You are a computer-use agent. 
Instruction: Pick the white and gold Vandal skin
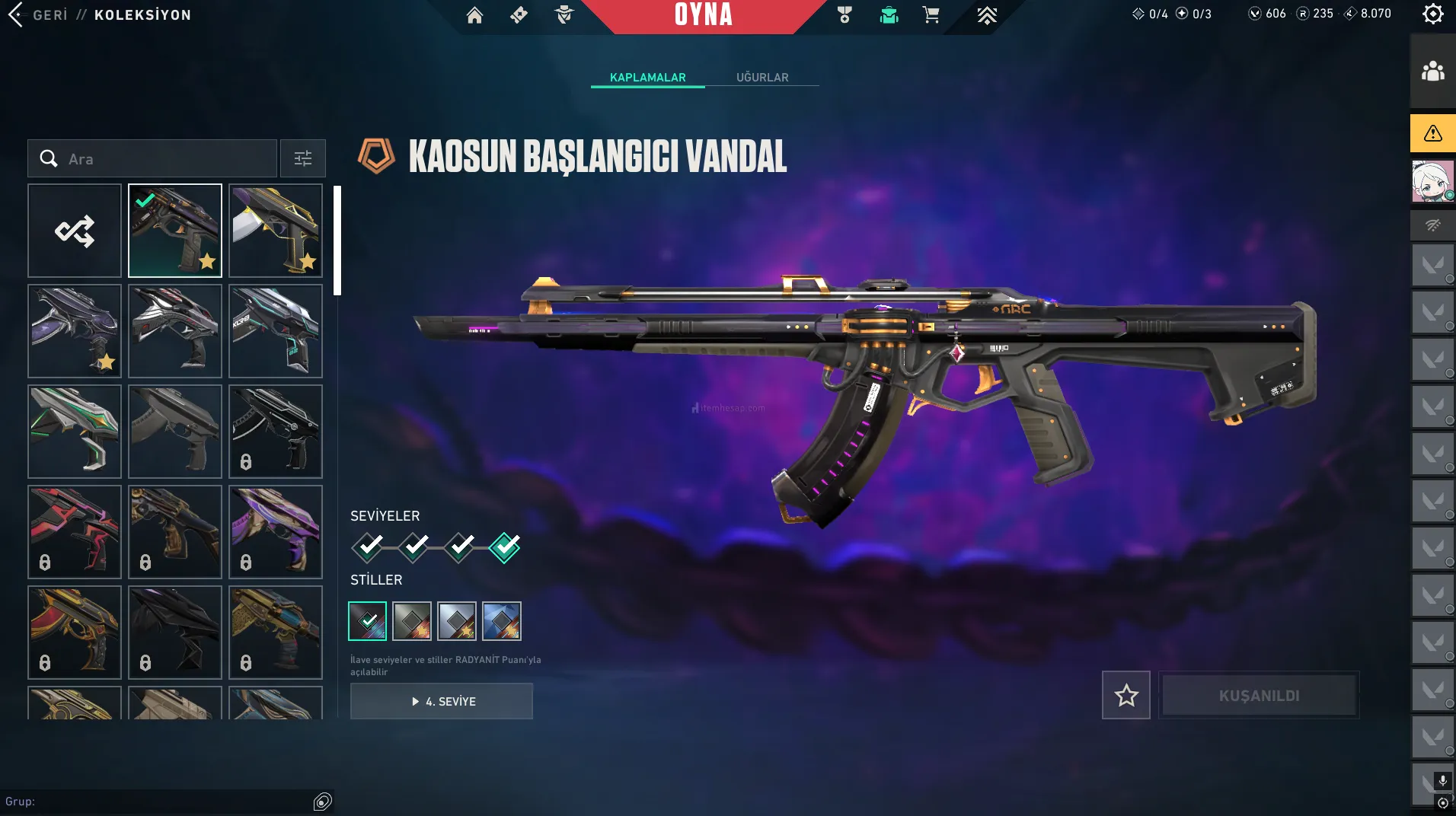(x=276, y=231)
